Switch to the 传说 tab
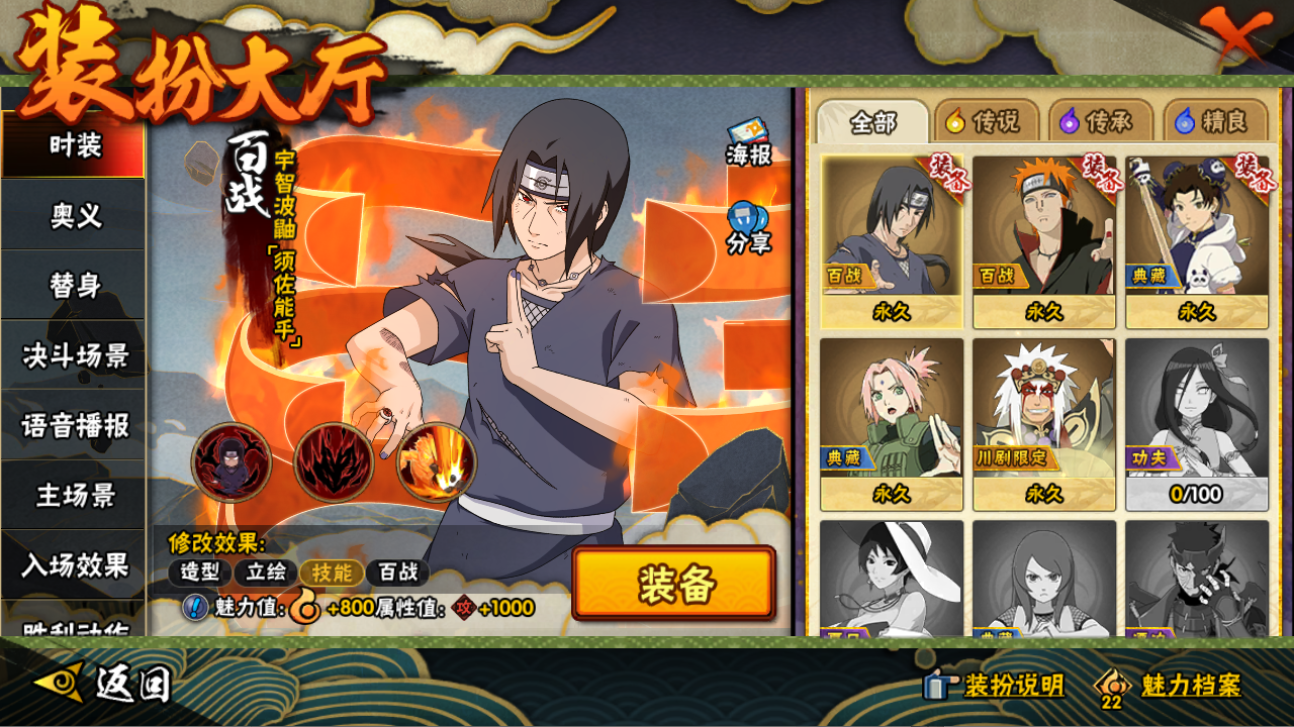The height and width of the screenshot is (727, 1294). 984,122
